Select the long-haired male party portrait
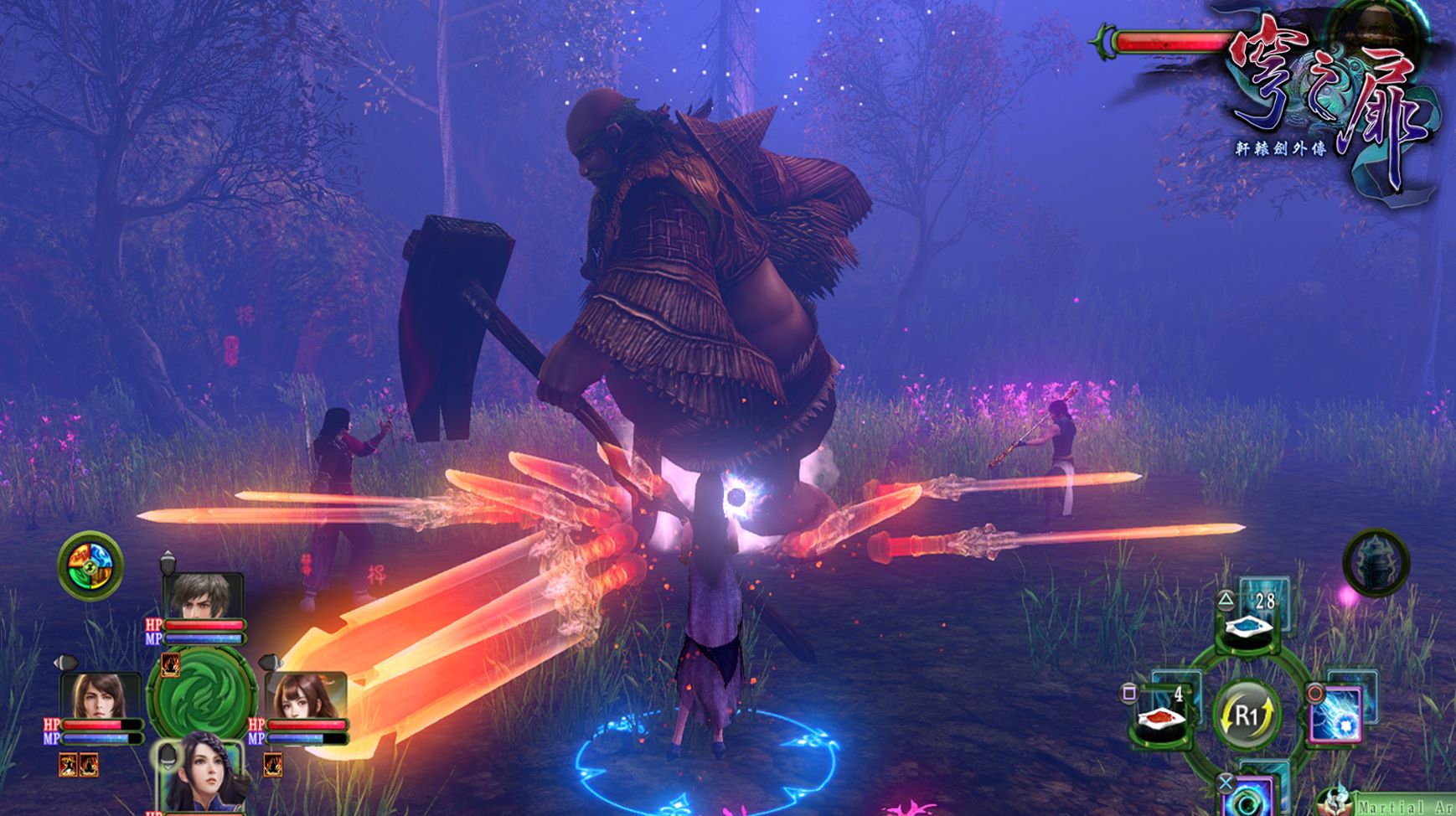This screenshot has height=816, width=1456. [x=100, y=695]
